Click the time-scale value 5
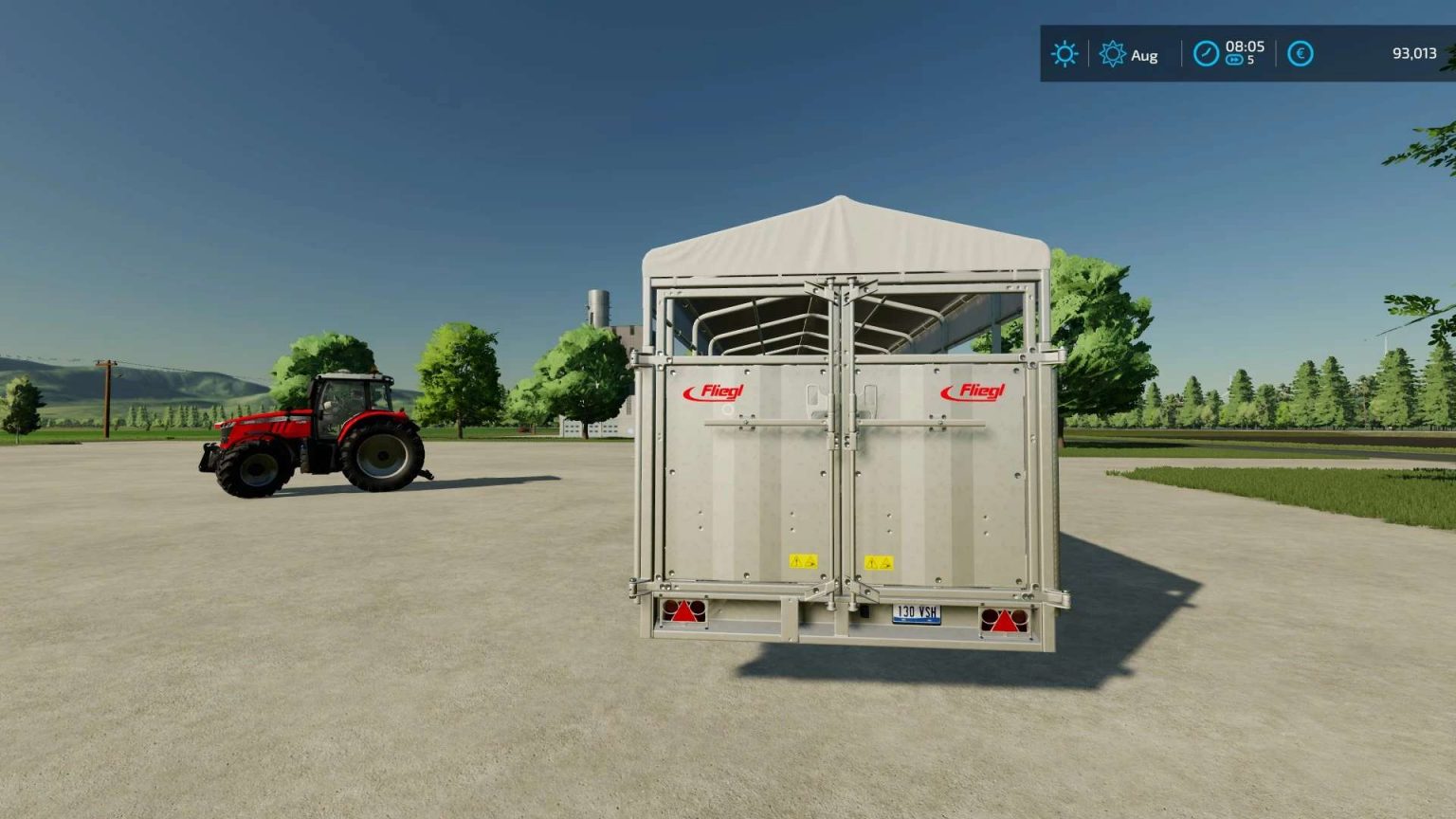Image resolution: width=1456 pixels, height=819 pixels. click(1249, 63)
